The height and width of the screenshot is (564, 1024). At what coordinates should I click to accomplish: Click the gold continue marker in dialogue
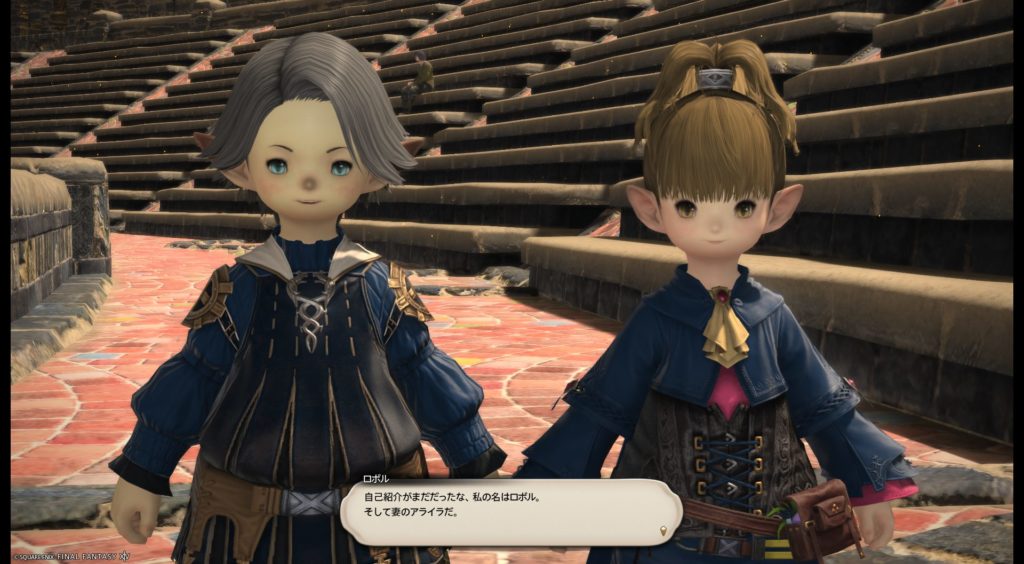point(664,529)
